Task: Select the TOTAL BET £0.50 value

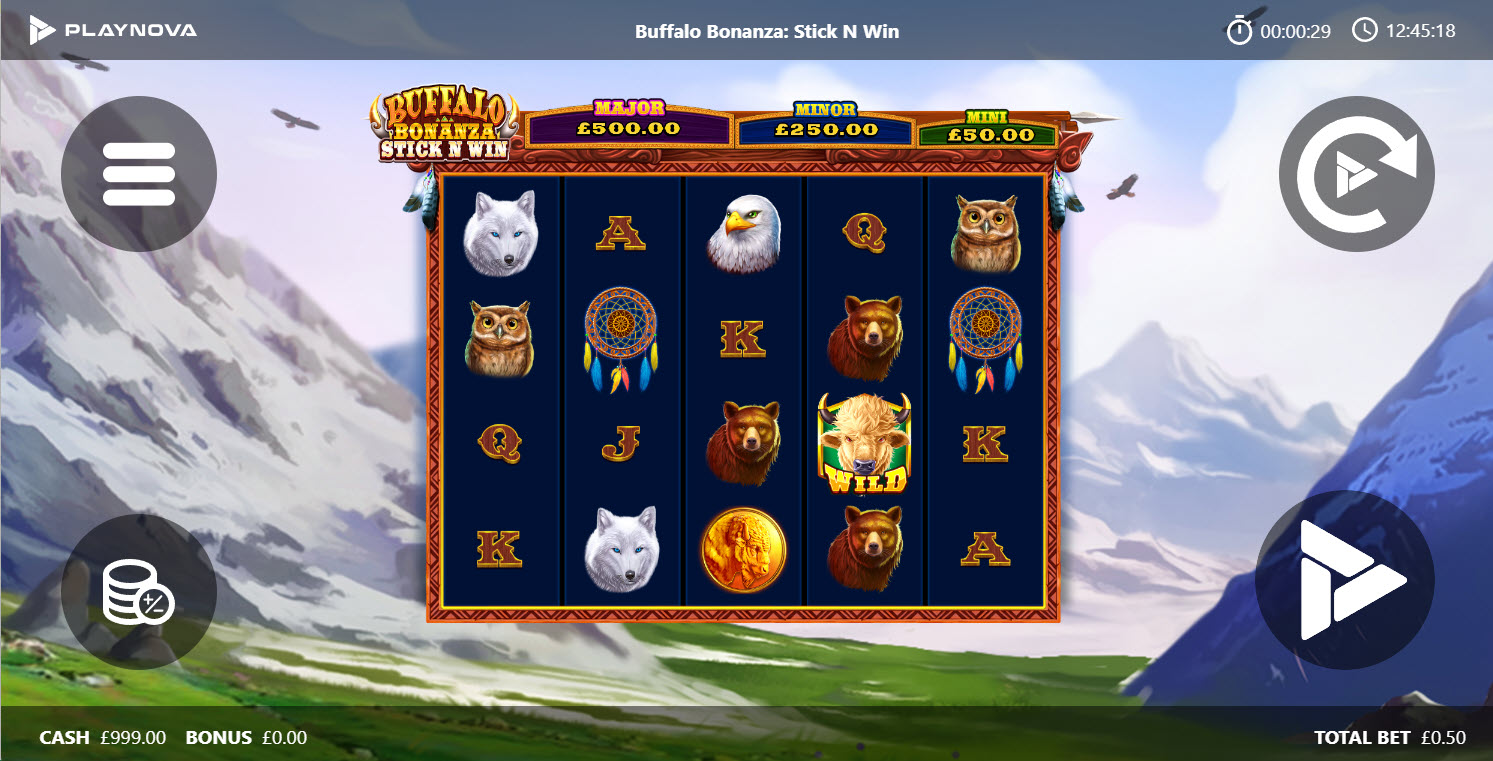Action: 1390,737
